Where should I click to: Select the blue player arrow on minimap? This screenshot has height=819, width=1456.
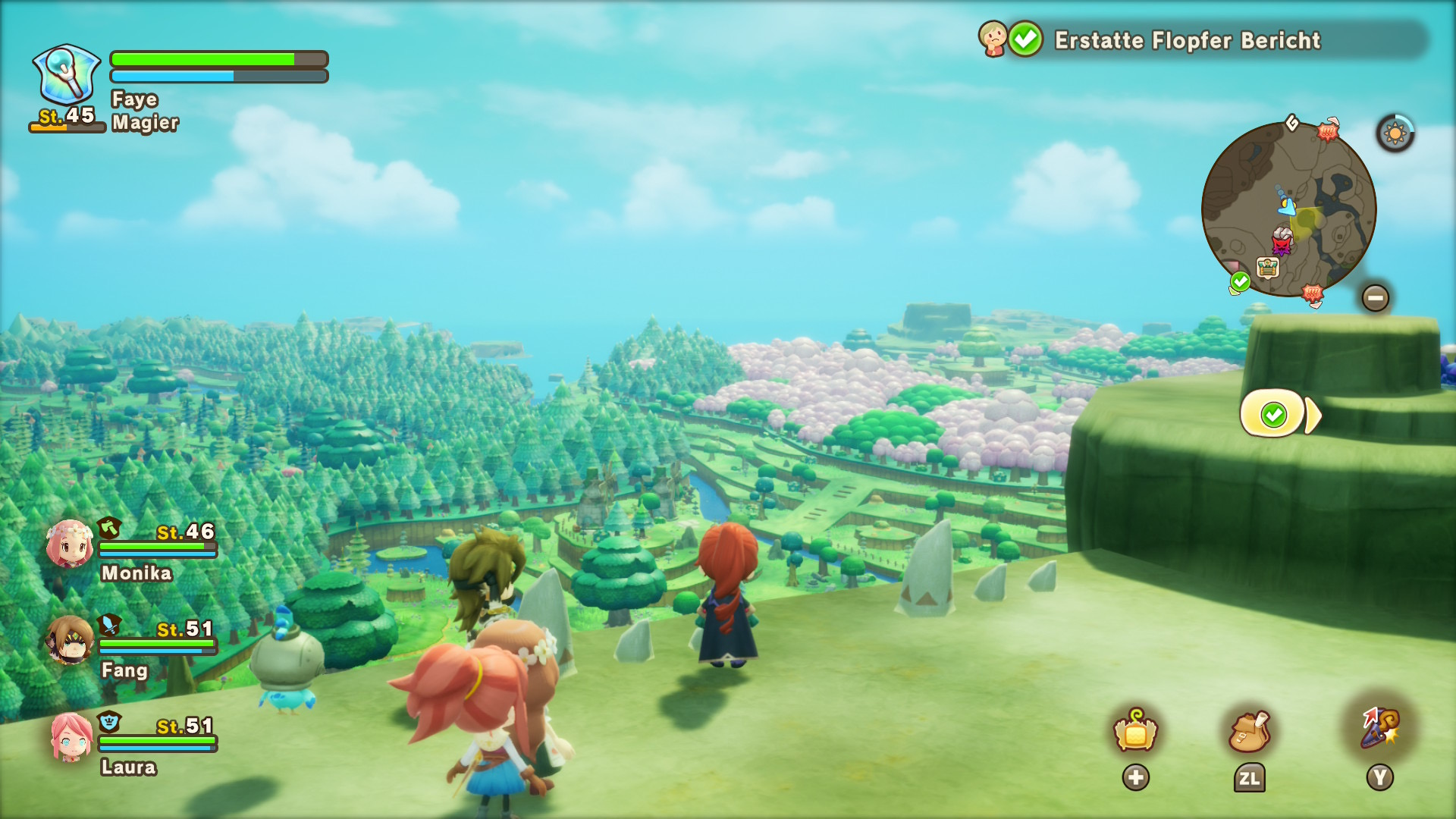click(1286, 204)
